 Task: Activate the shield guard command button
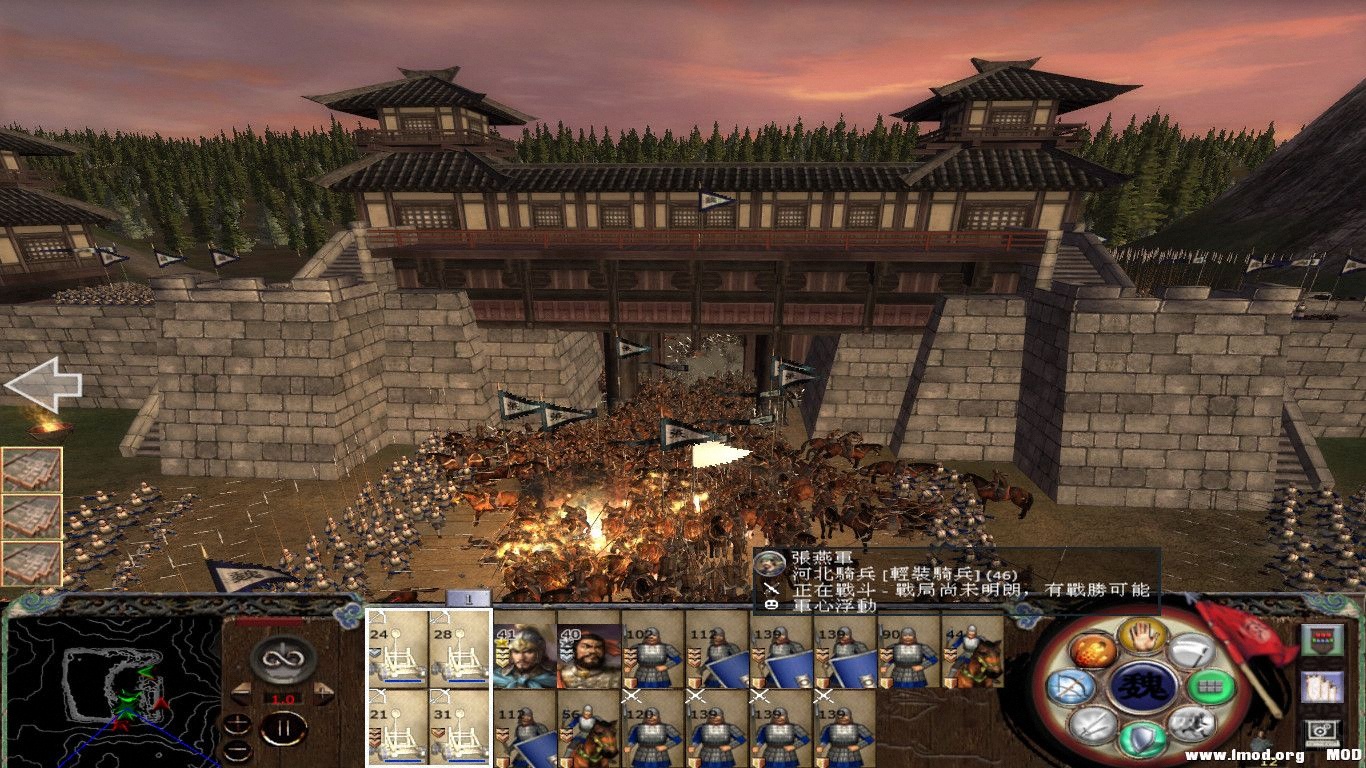(x=1145, y=738)
